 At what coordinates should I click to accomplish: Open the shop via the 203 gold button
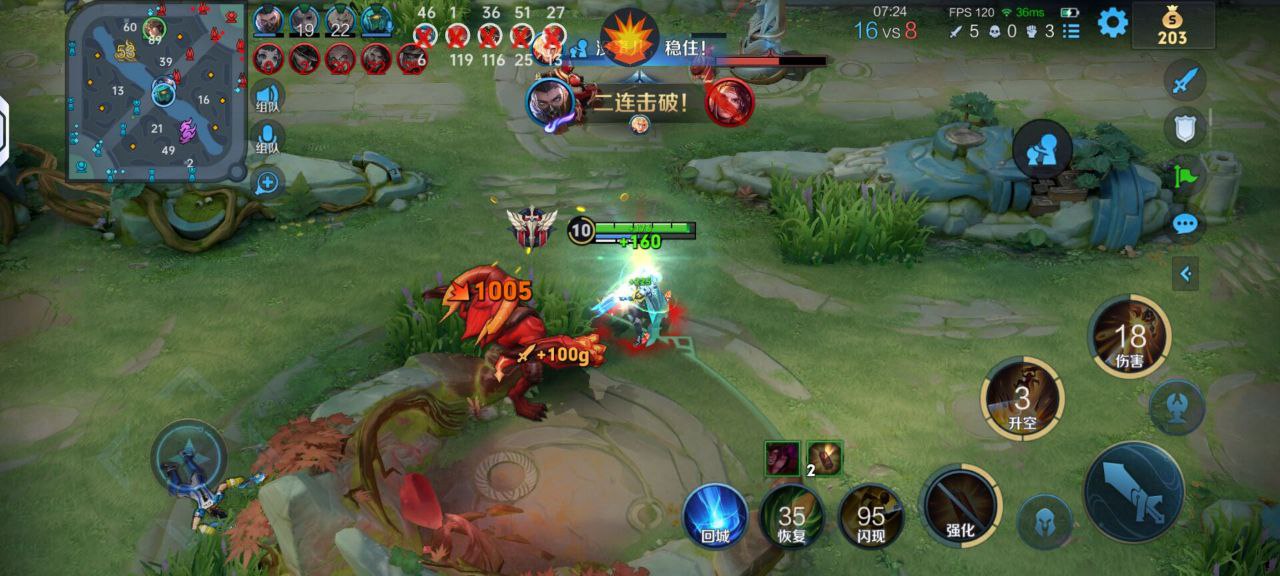click(x=1172, y=26)
